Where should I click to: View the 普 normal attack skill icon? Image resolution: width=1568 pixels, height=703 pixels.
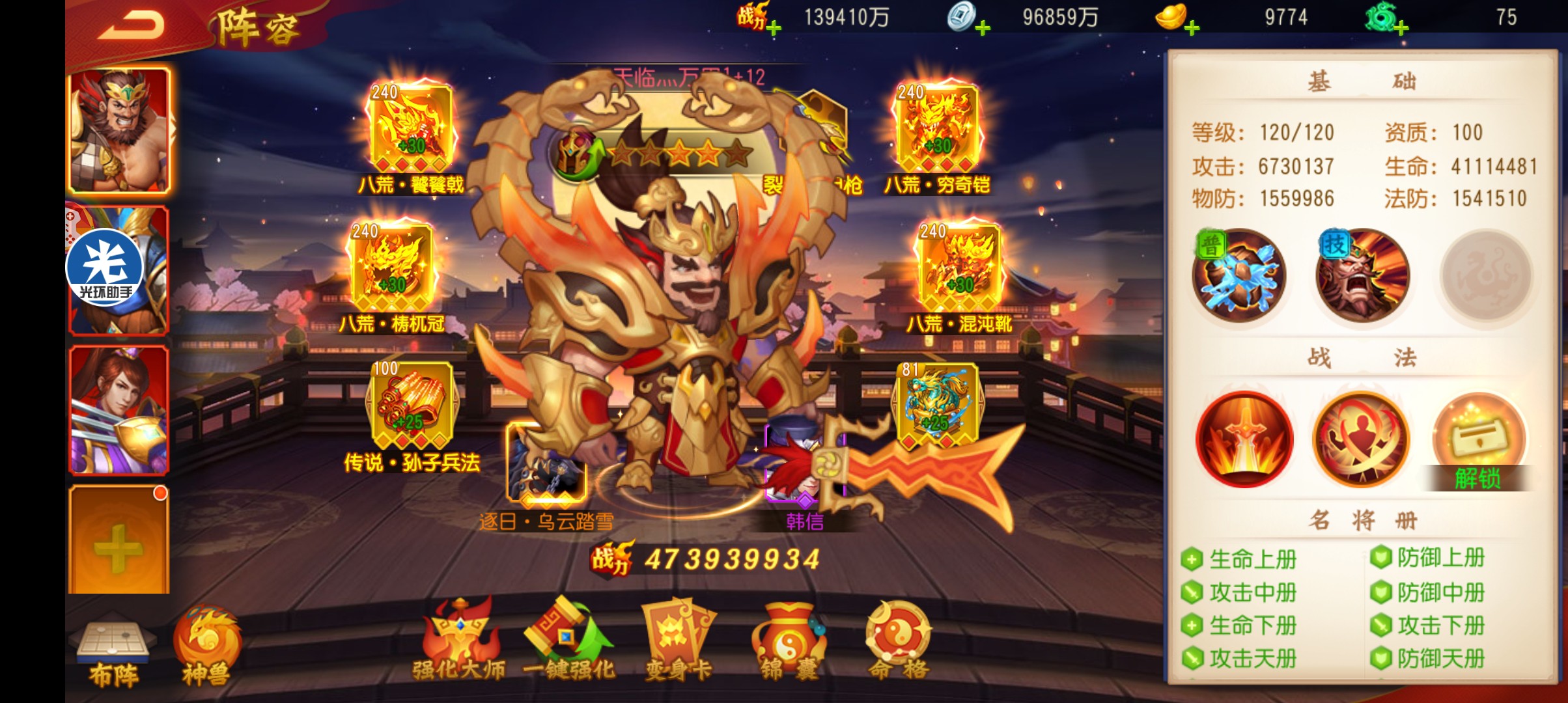(x=1239, y=276)
